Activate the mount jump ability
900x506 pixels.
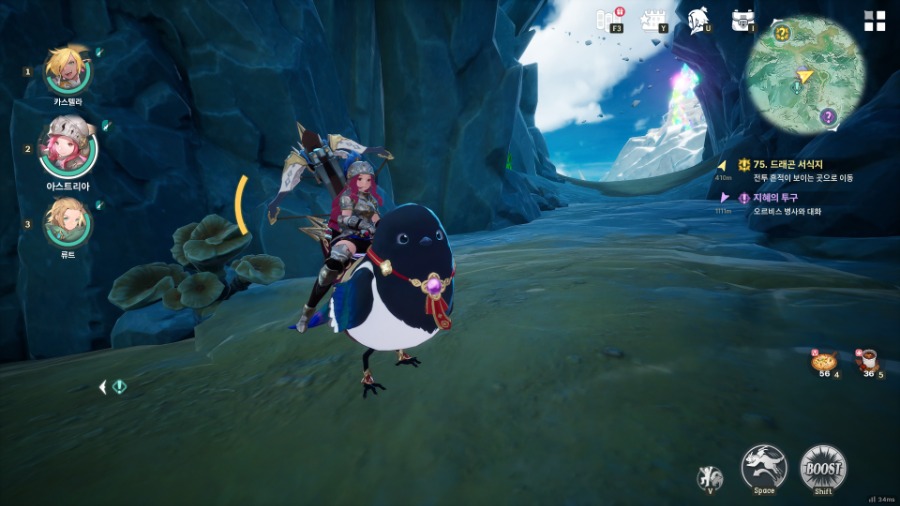click(763, 467)
